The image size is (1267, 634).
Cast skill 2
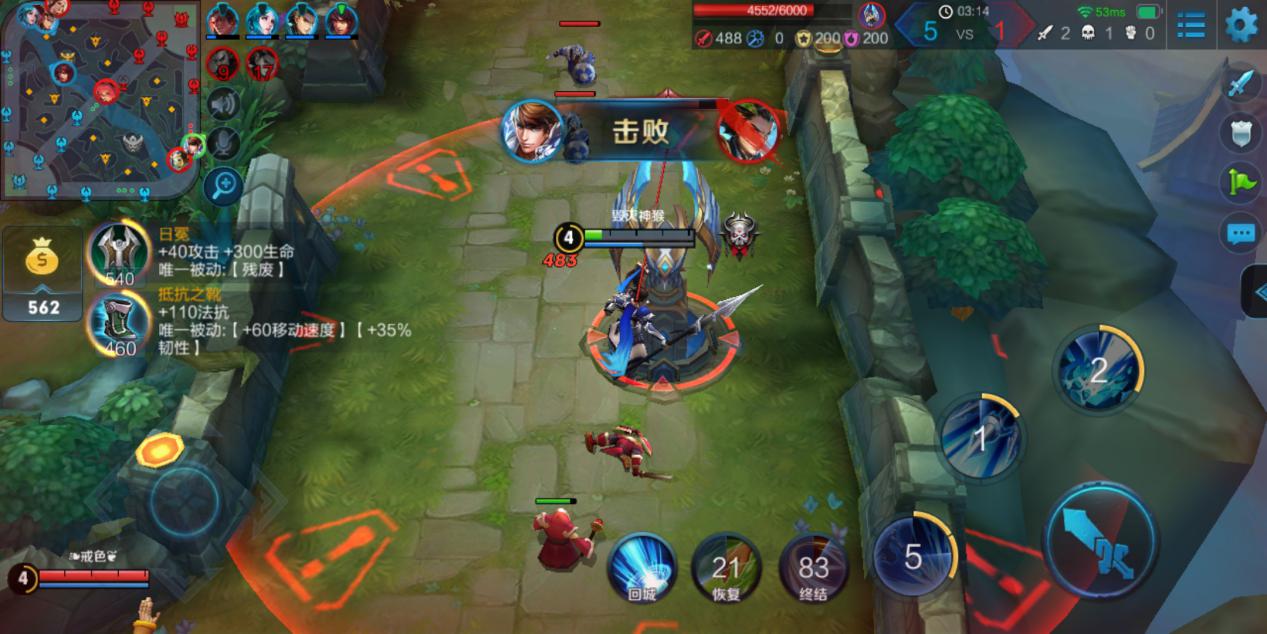[1098, 369]
